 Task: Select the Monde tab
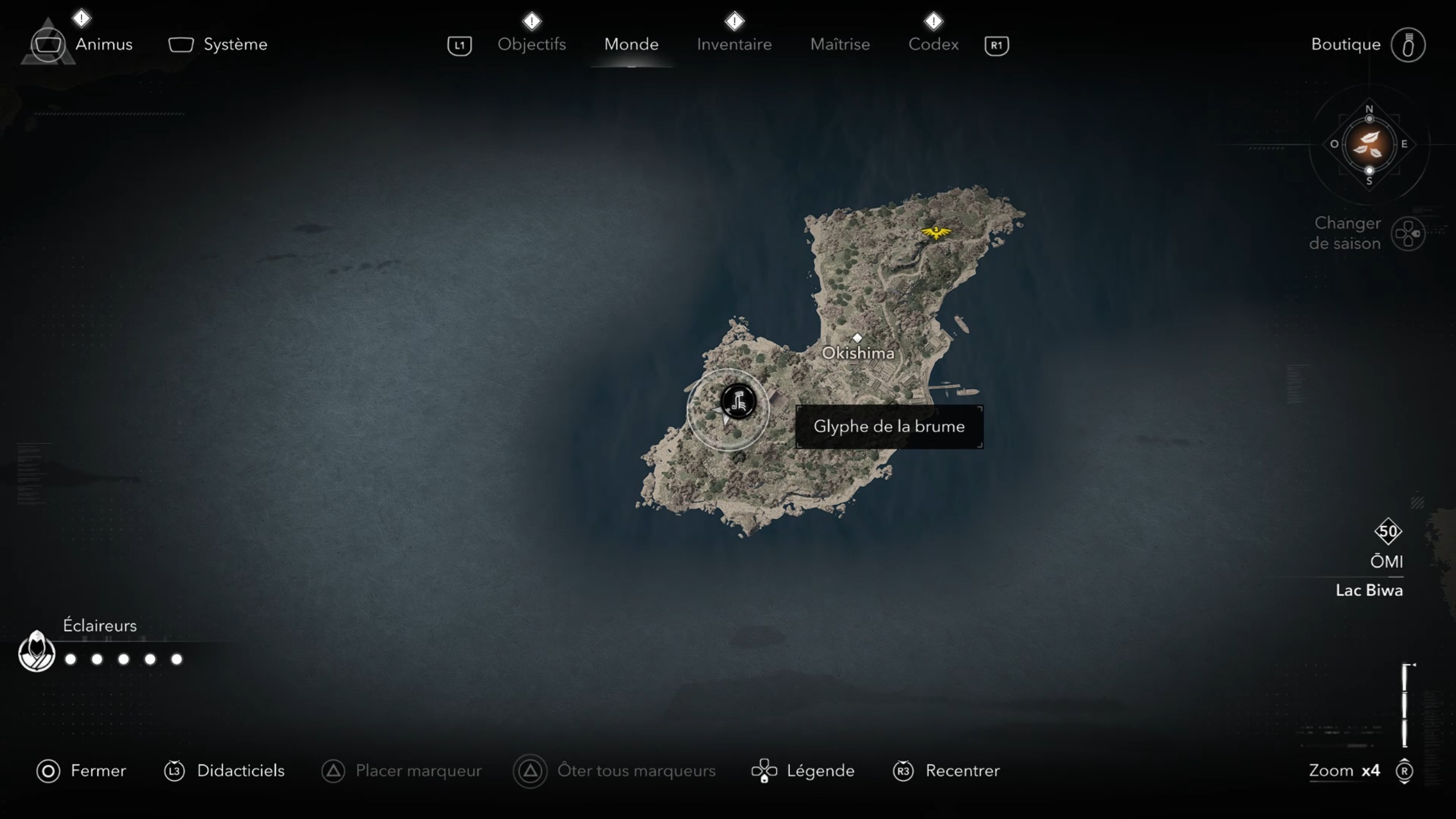point(631,44)
